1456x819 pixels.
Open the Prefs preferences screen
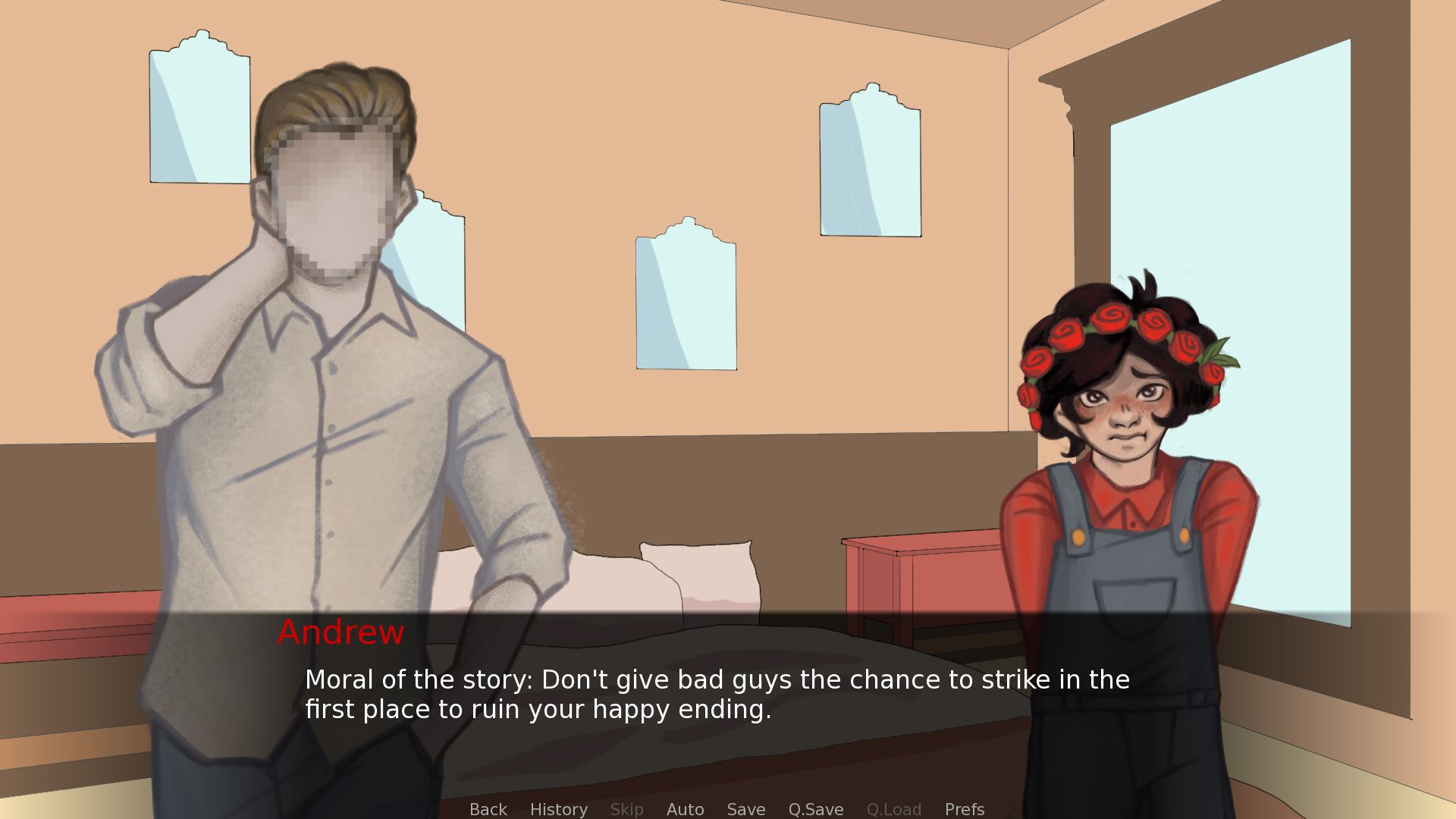(964, 809)
